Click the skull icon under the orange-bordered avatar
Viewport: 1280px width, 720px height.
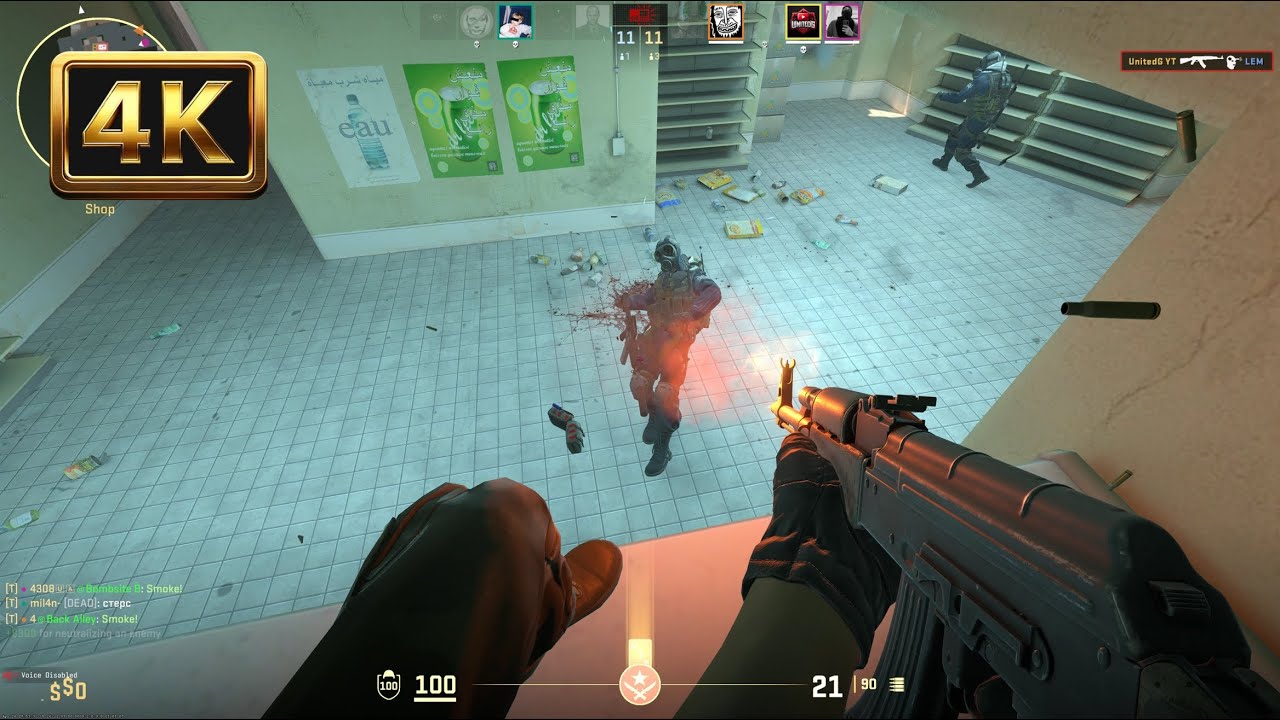(x=763, y=45)
